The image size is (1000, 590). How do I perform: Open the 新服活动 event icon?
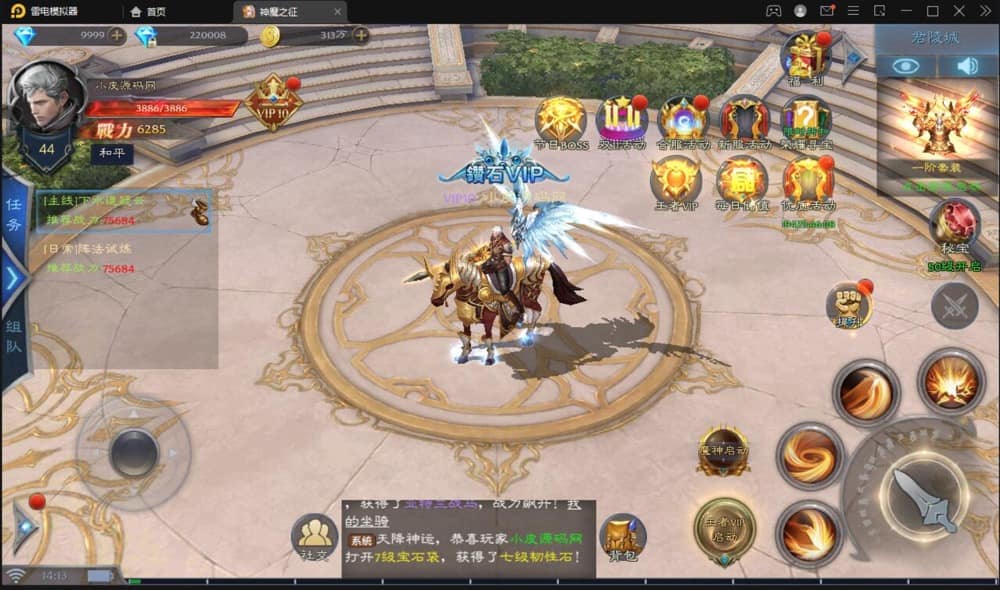(744, 121)
